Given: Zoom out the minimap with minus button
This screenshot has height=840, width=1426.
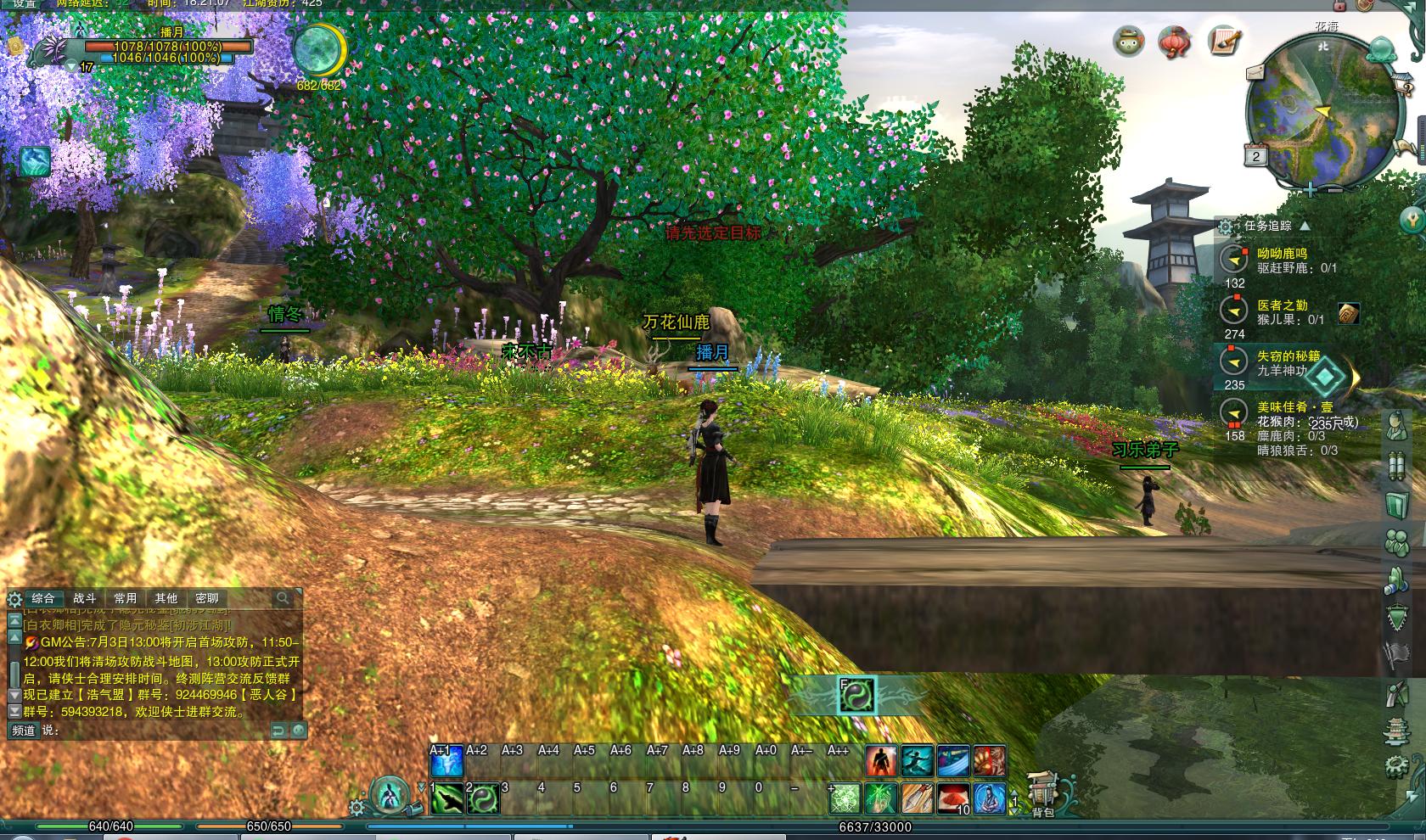Looking at the screenshot, I should coord(1334,190).
